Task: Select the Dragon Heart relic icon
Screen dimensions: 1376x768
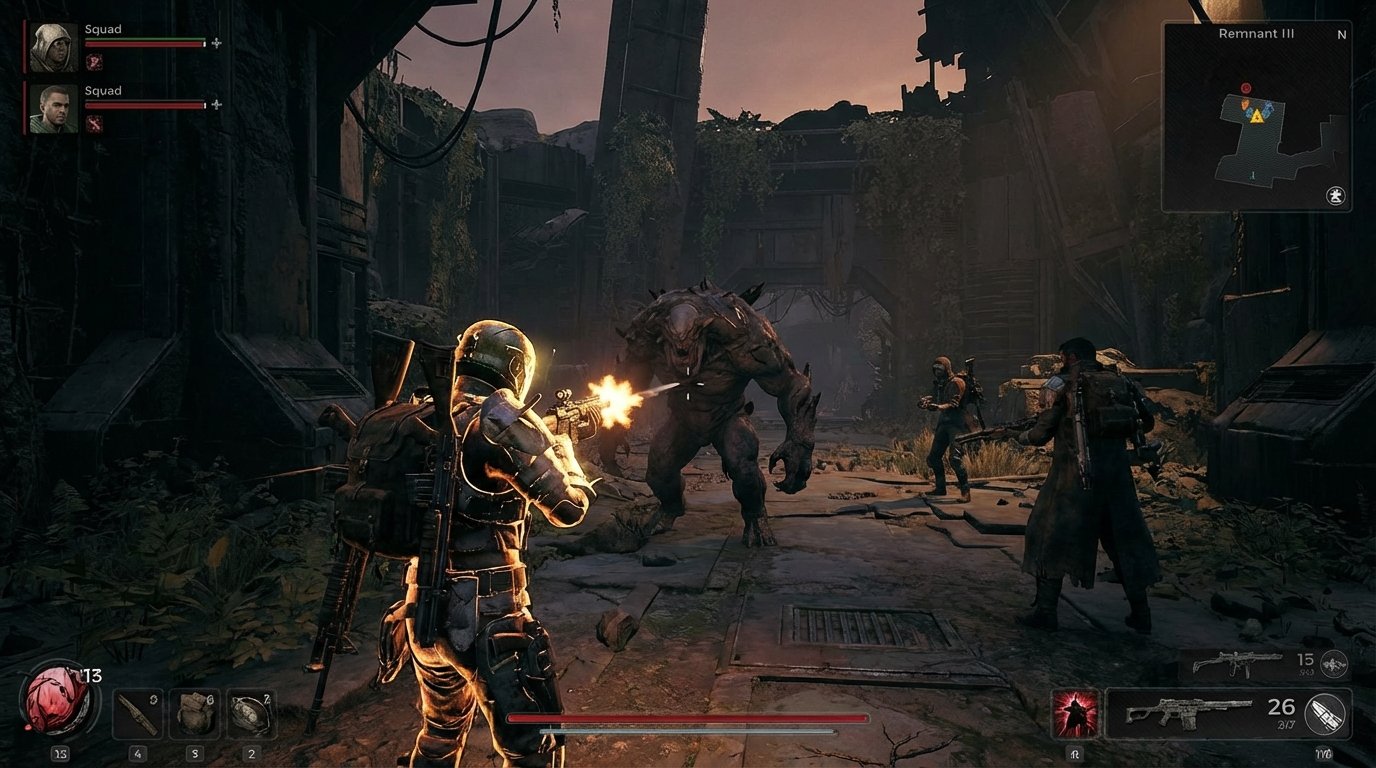Action: click(57, 701)
